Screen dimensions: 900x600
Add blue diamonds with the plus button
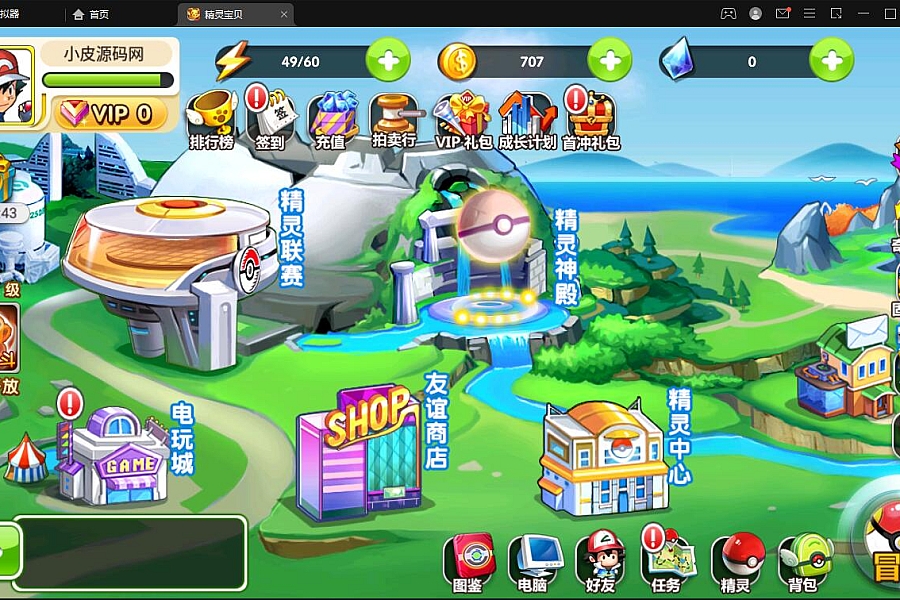coord(831,61)
